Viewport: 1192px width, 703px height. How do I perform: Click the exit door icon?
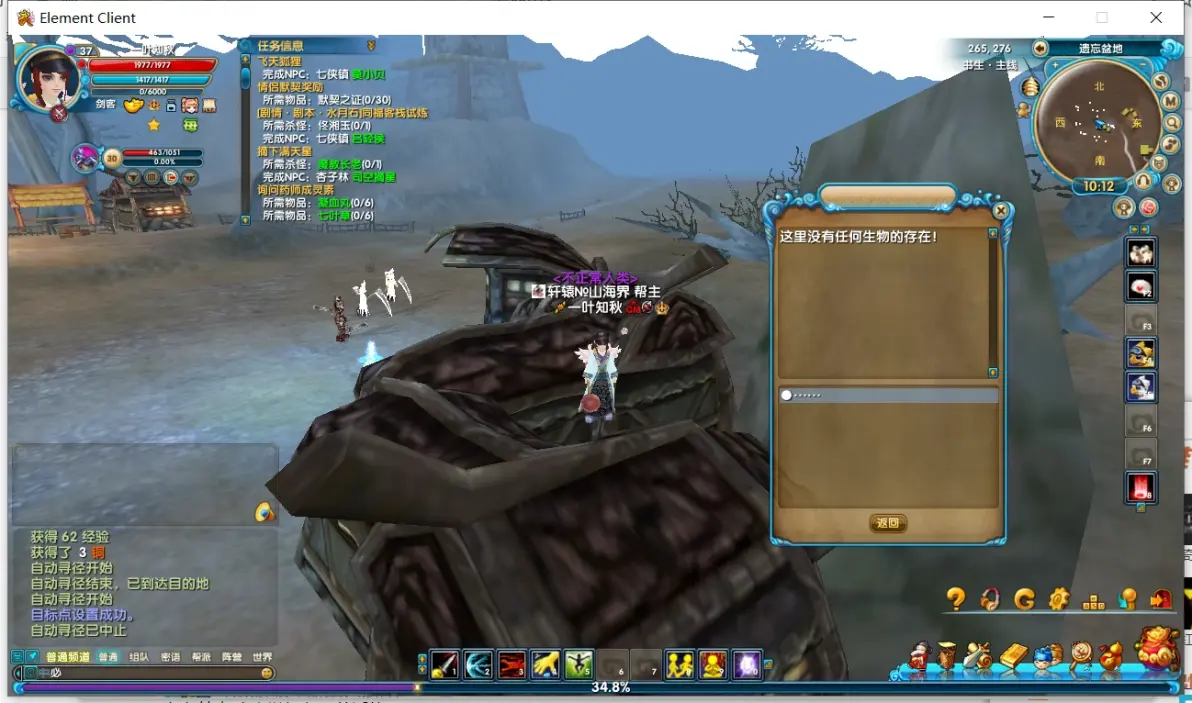click(1161, 599)
